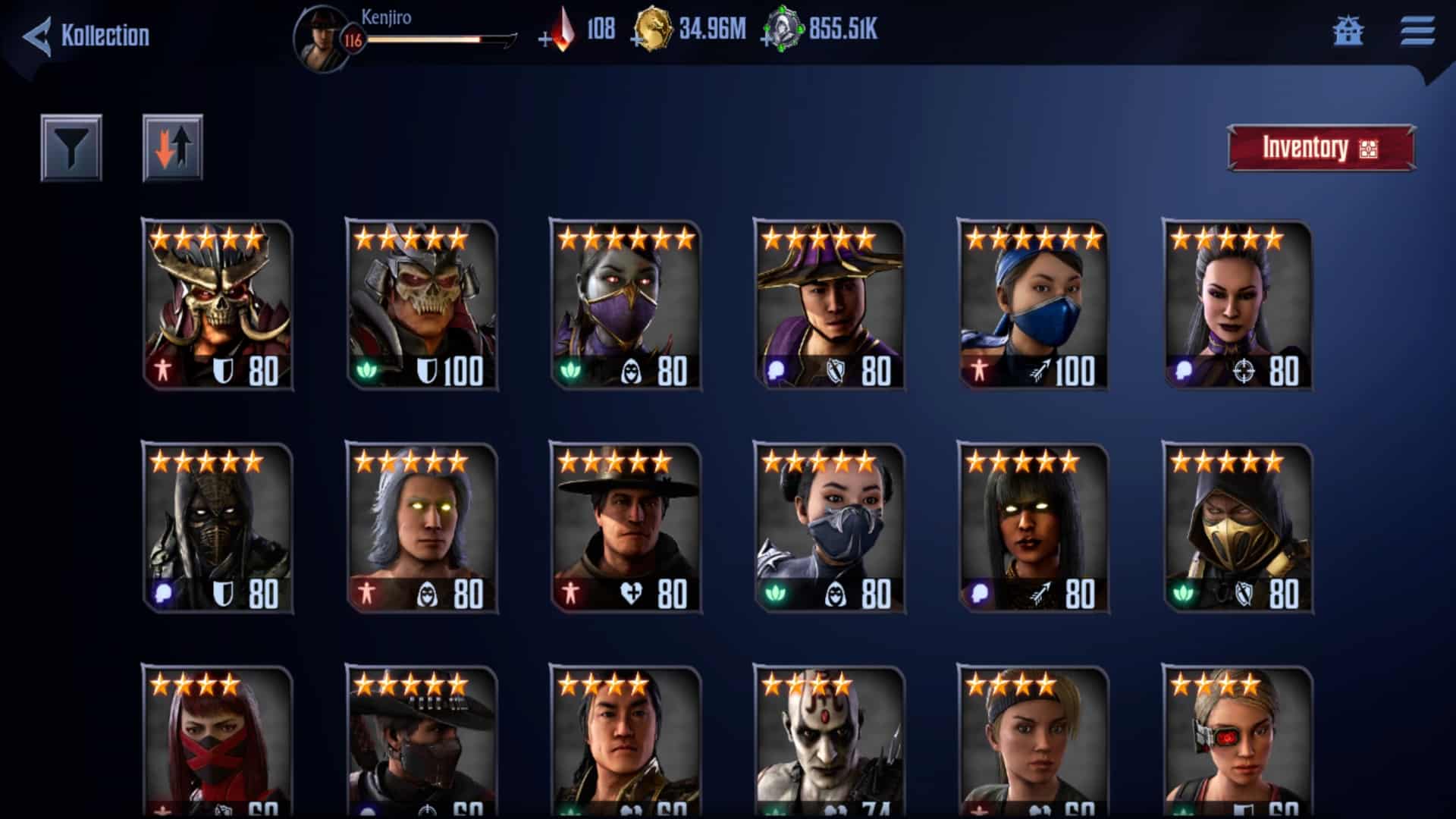Click Kenjiro's avatar portrait
This screenshot has width=1456, height=819.
(322, 36)
